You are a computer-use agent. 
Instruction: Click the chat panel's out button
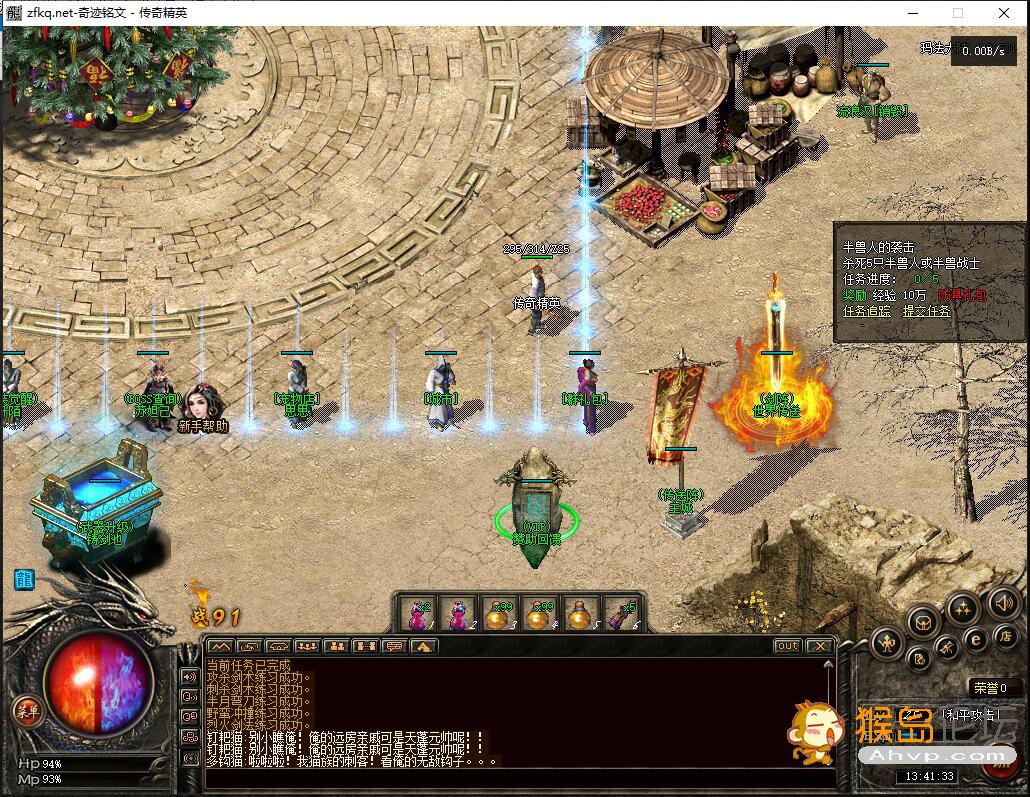[x=788, y=646]
